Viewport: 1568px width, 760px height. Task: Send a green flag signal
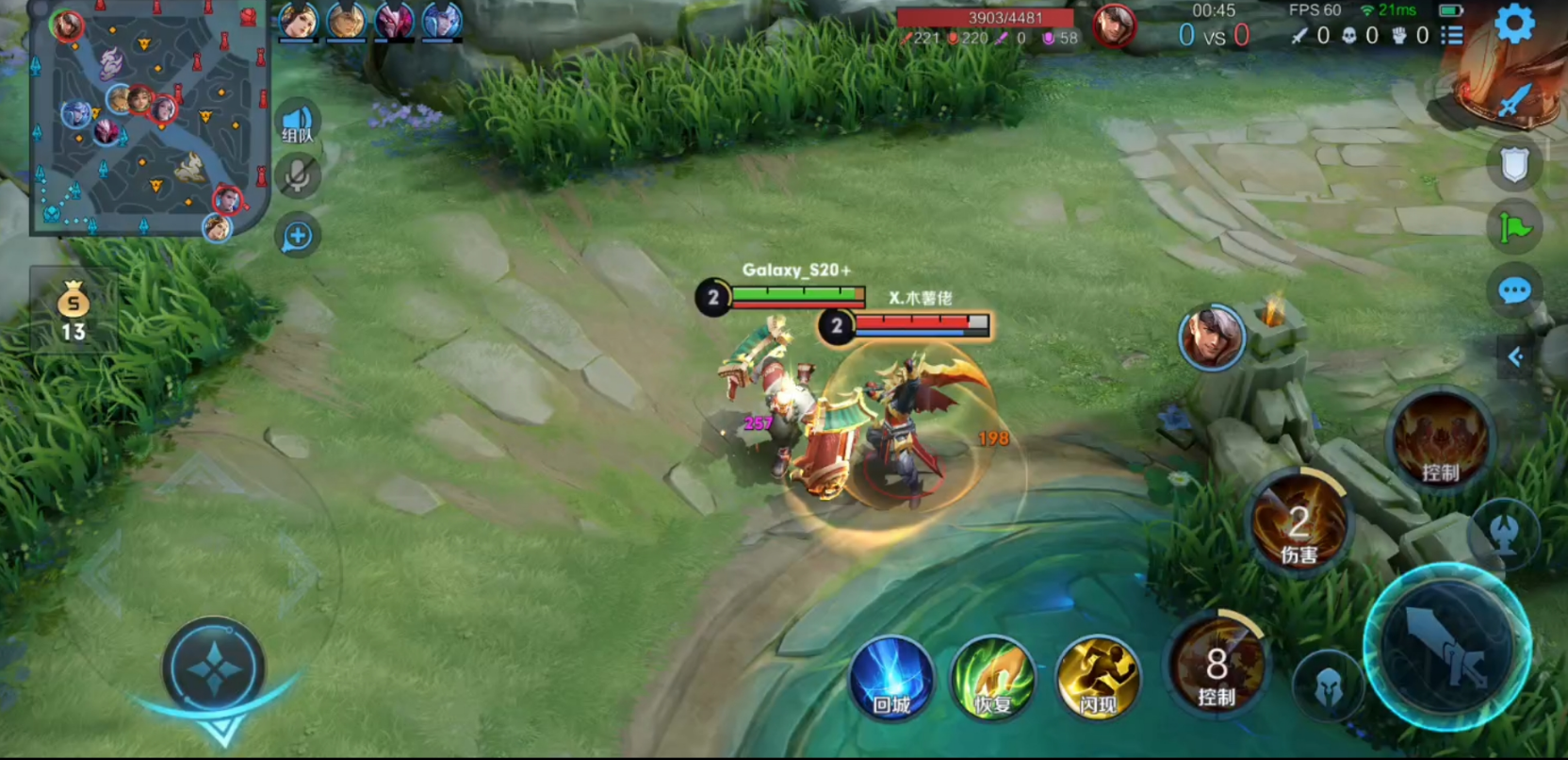pyautogui.click(x=1514, y=227)
